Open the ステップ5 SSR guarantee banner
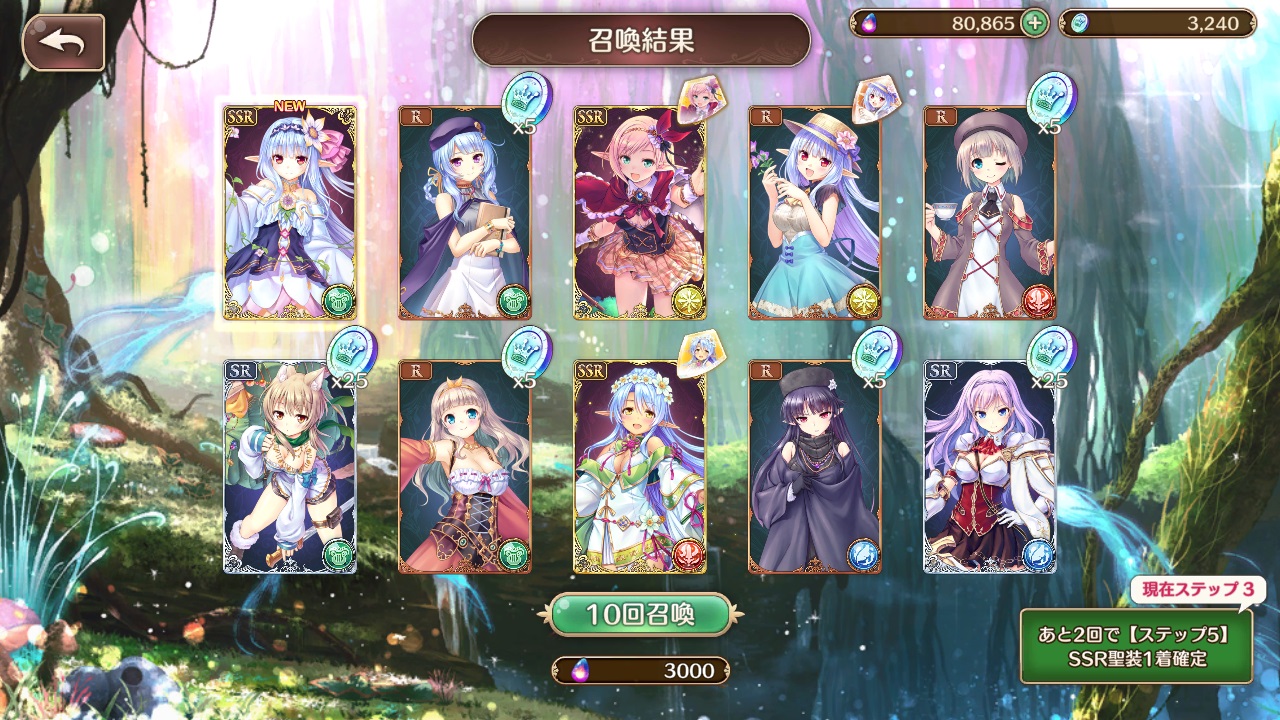The image size is (1280, 720). coord(1136,646)
